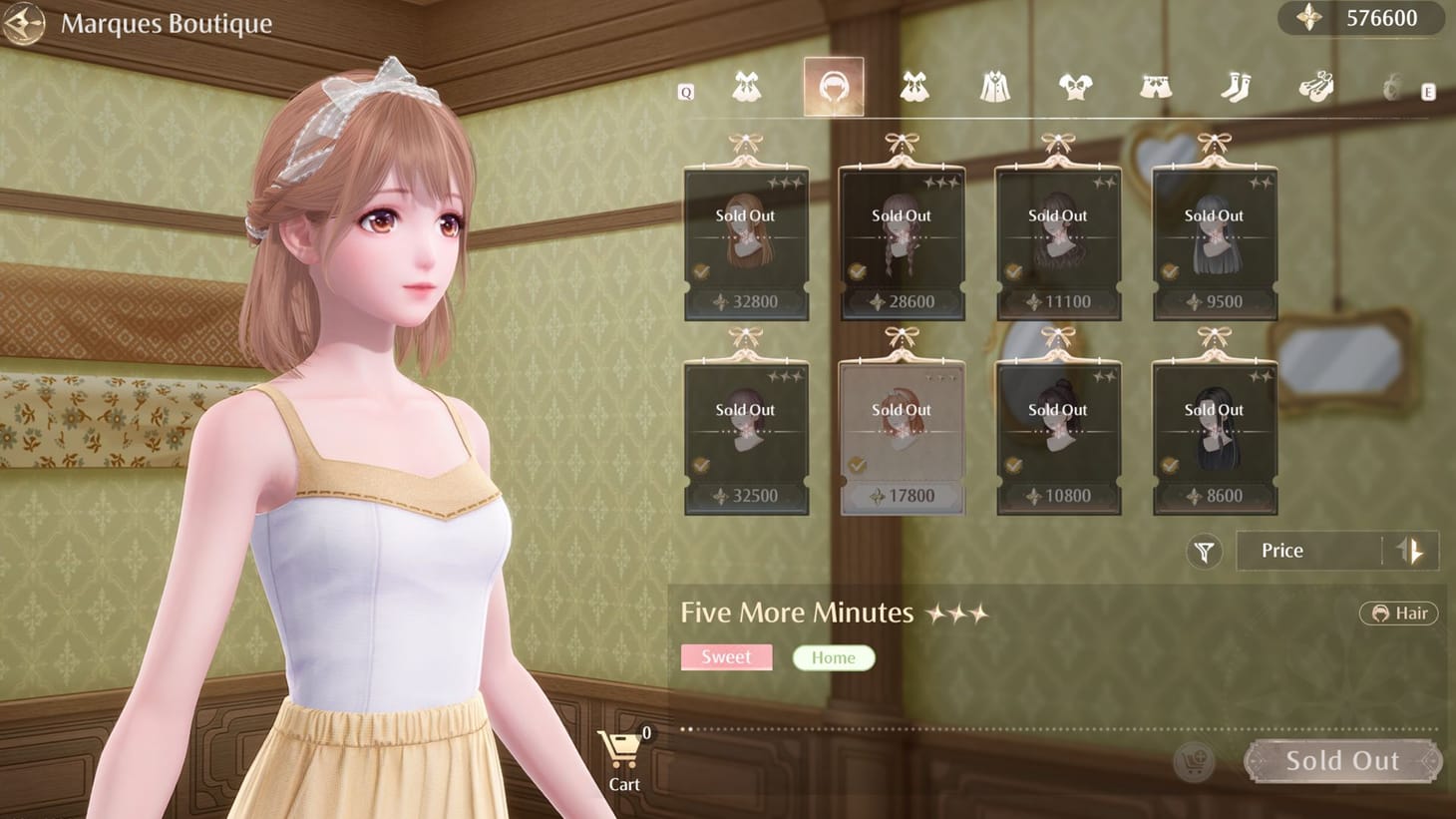Viewport: 1456px width, 819px height.
Task: Toggle the checkmark on the 32800 hairstyle card
Action: pos(701,269)
